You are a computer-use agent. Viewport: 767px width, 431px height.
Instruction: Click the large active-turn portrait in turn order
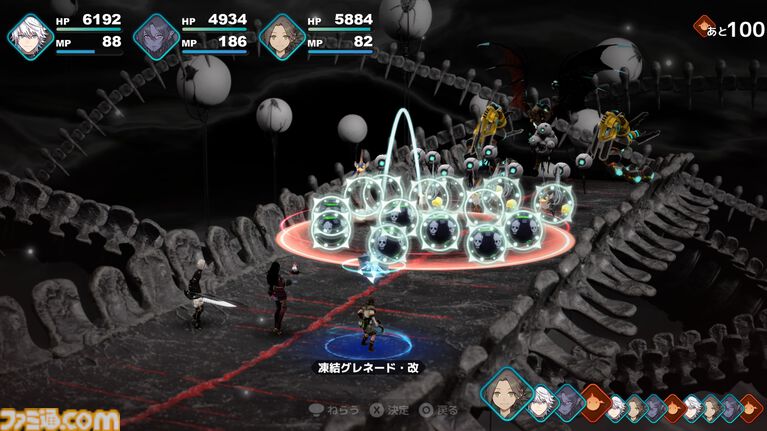pos(507,392)
